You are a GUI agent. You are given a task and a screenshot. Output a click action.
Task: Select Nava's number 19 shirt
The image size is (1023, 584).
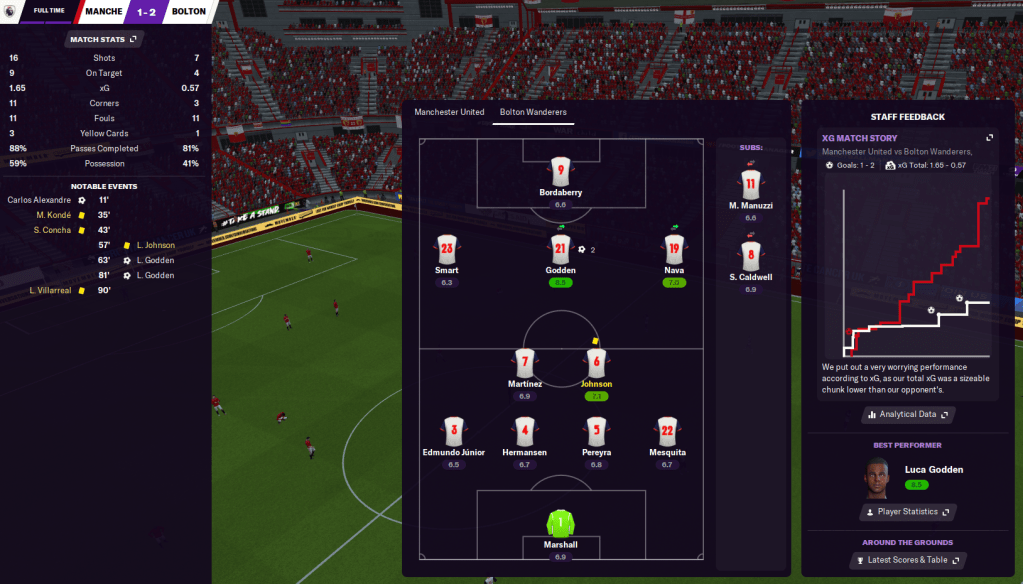tap(674, 250)
